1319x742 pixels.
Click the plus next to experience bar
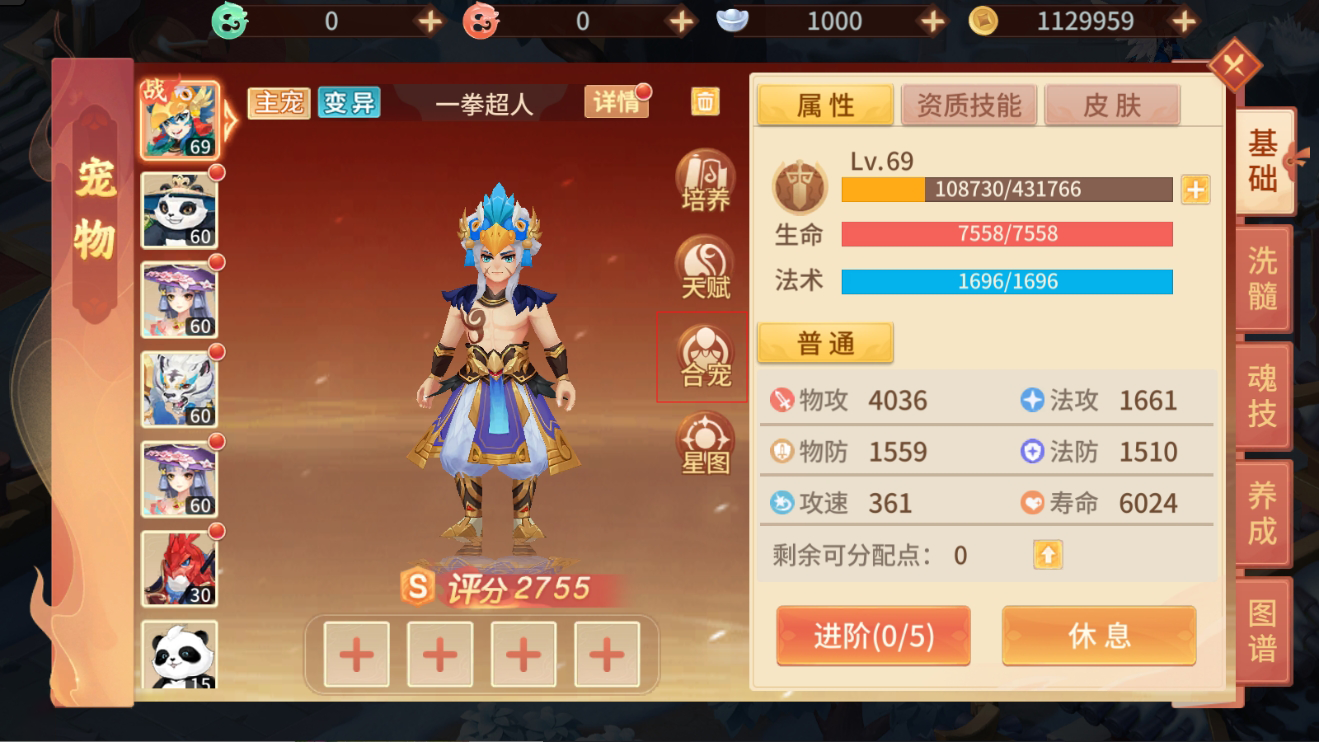click(x=1194, y=190)
